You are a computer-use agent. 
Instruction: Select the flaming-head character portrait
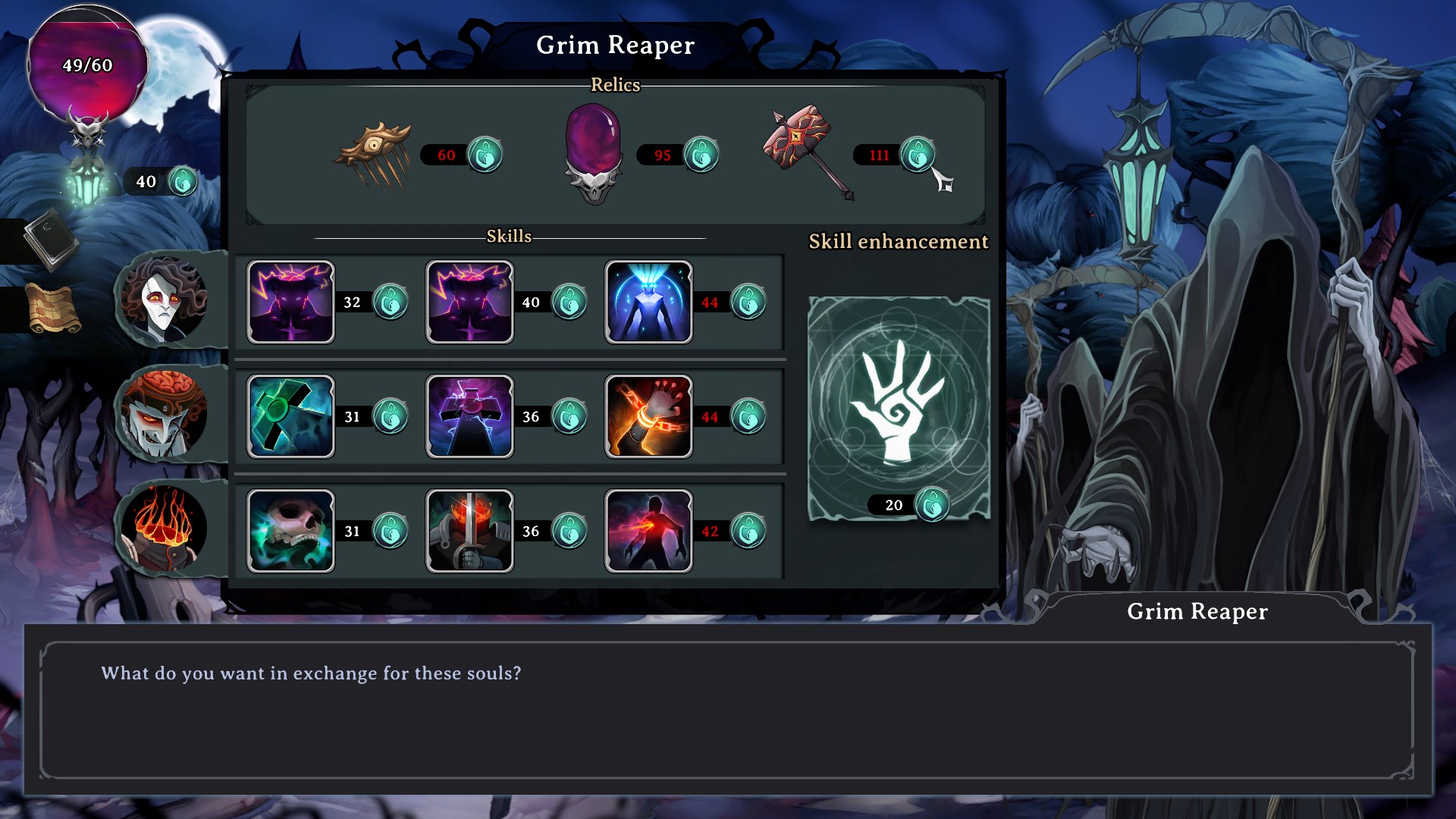[163, 529]
